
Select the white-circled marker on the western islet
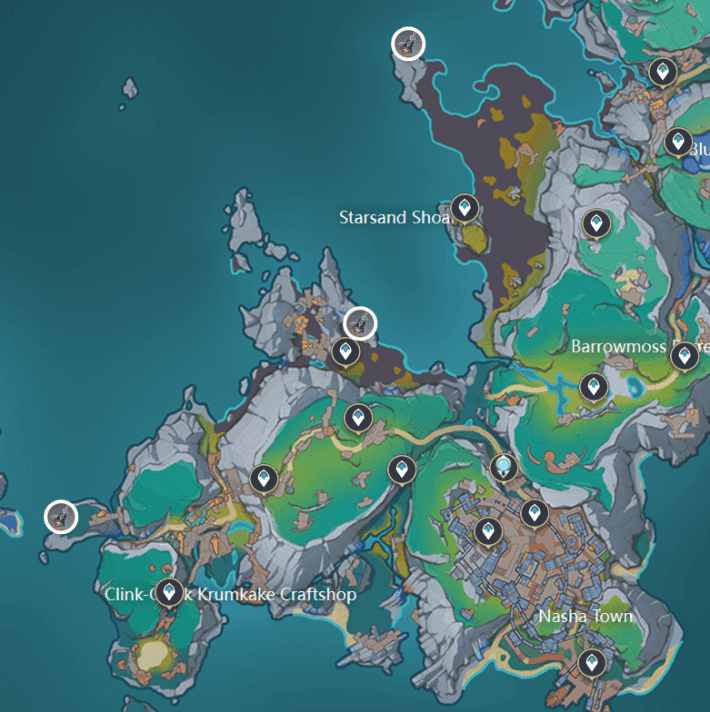click(62, 517)
